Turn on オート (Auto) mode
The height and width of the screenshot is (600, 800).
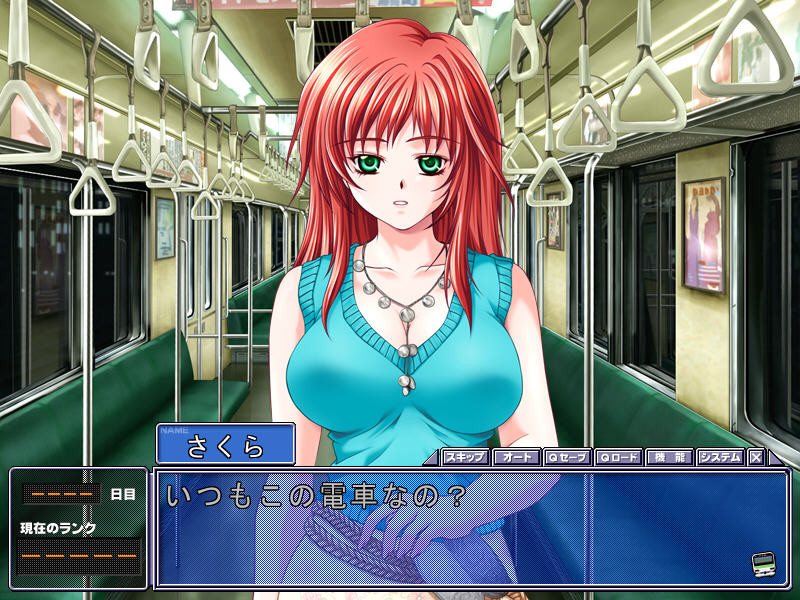pos(516,457)
